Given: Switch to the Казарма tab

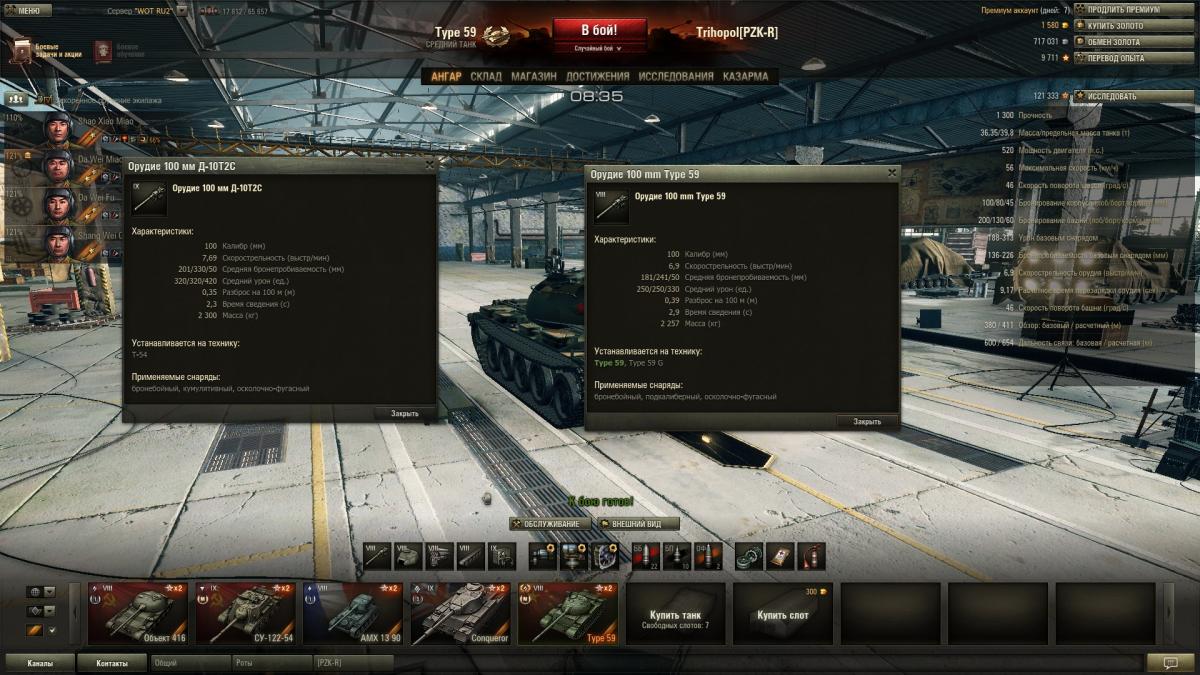Looking at the screenshot, I should (x=746, y=77).
